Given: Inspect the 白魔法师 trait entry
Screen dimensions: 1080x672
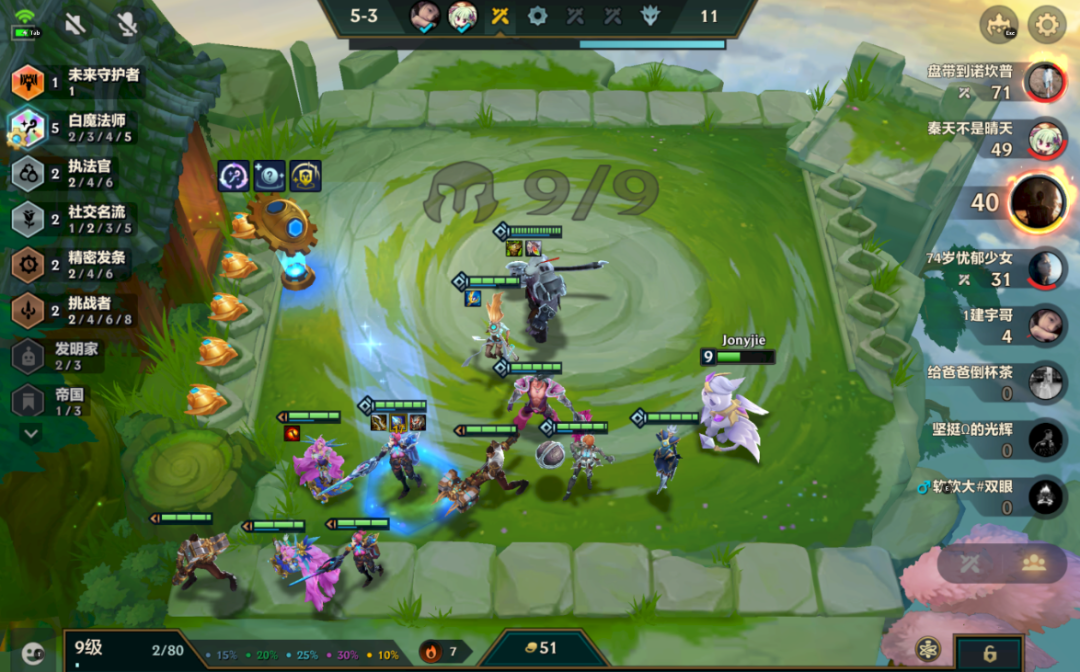Looking at the screenshot, I should [x=75, y=128].
